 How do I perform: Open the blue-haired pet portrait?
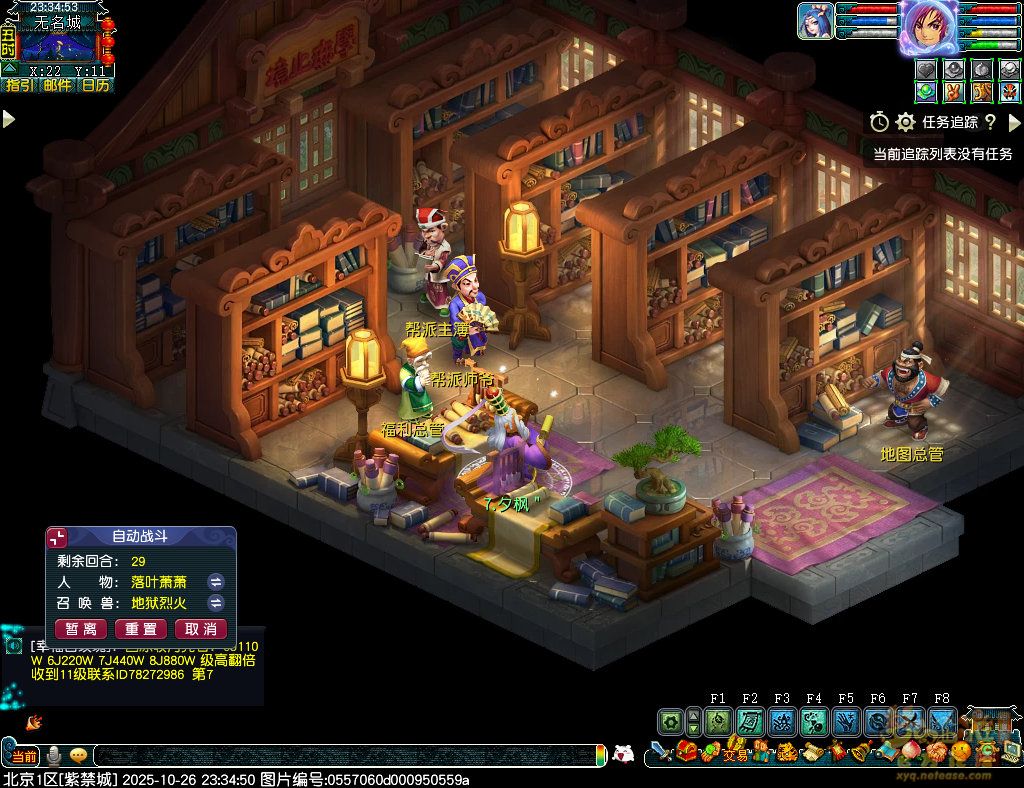click(x=815, y=21)
